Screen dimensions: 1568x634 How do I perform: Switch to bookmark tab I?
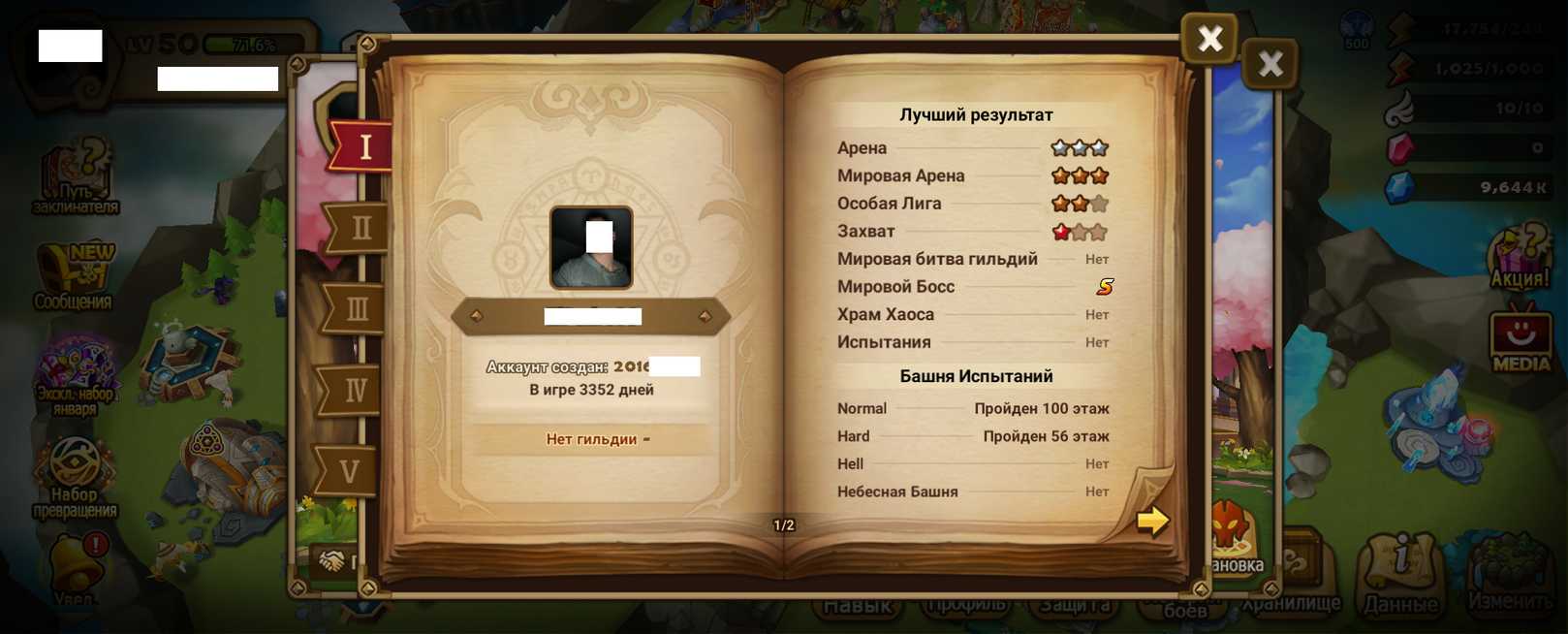coord(362,146)
